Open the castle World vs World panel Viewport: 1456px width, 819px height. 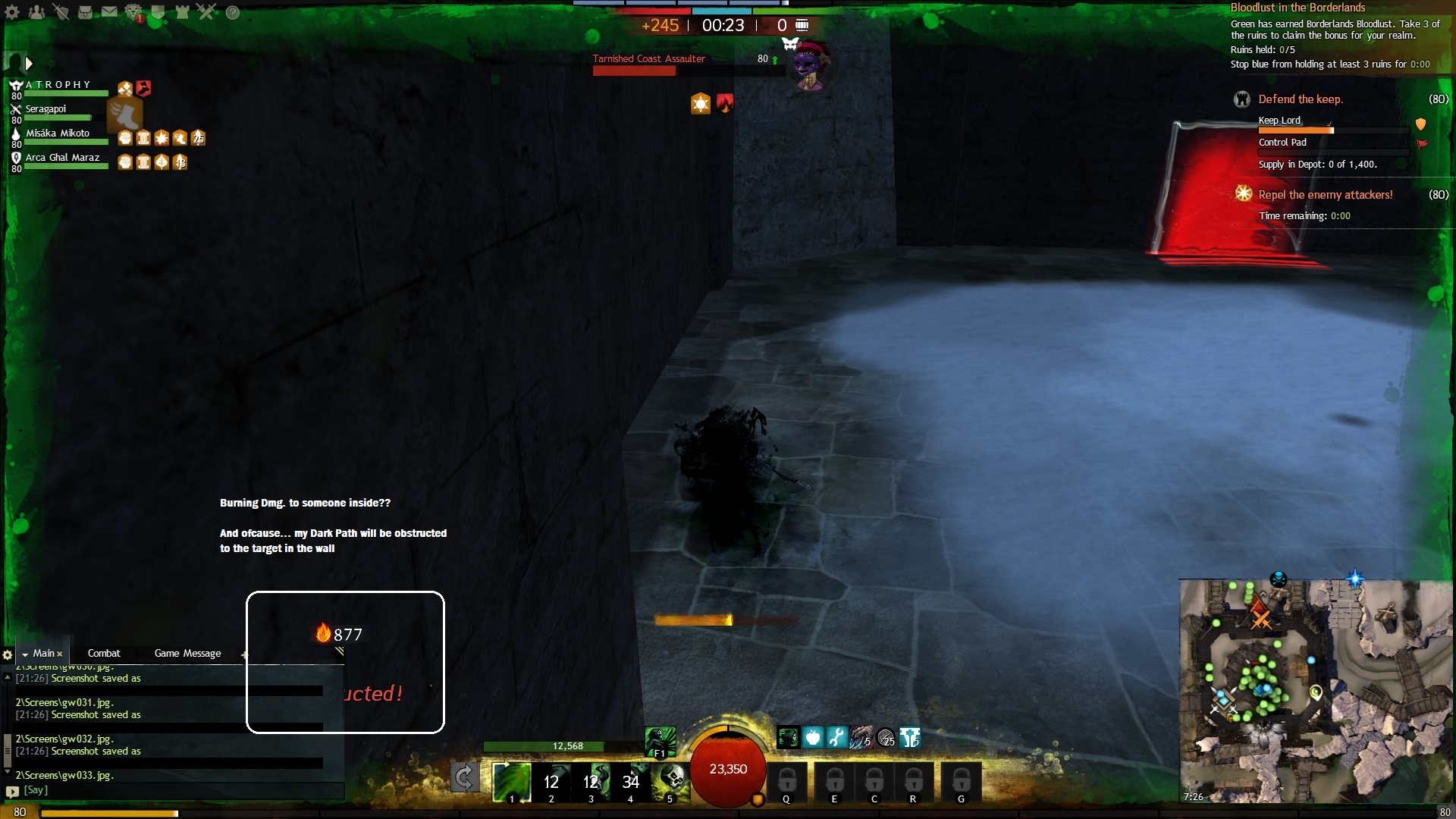click(182, 12)
